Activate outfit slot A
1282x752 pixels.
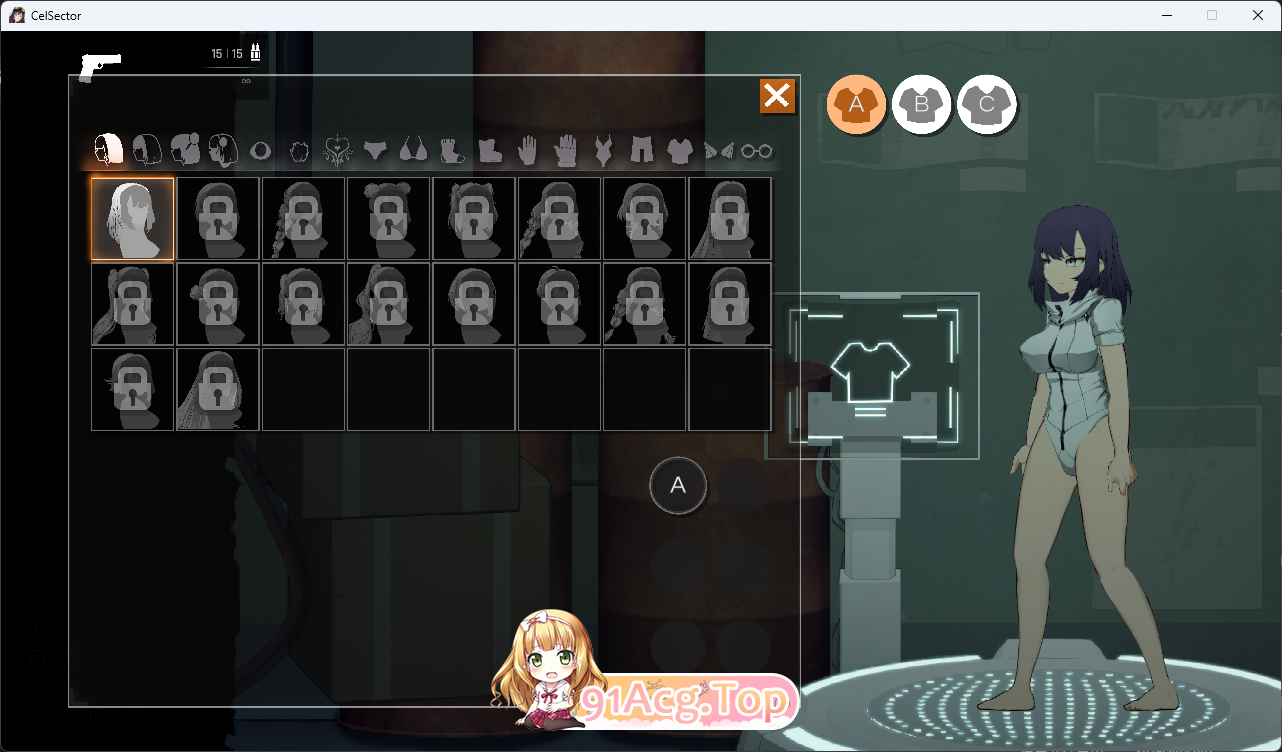click(857, 104)
